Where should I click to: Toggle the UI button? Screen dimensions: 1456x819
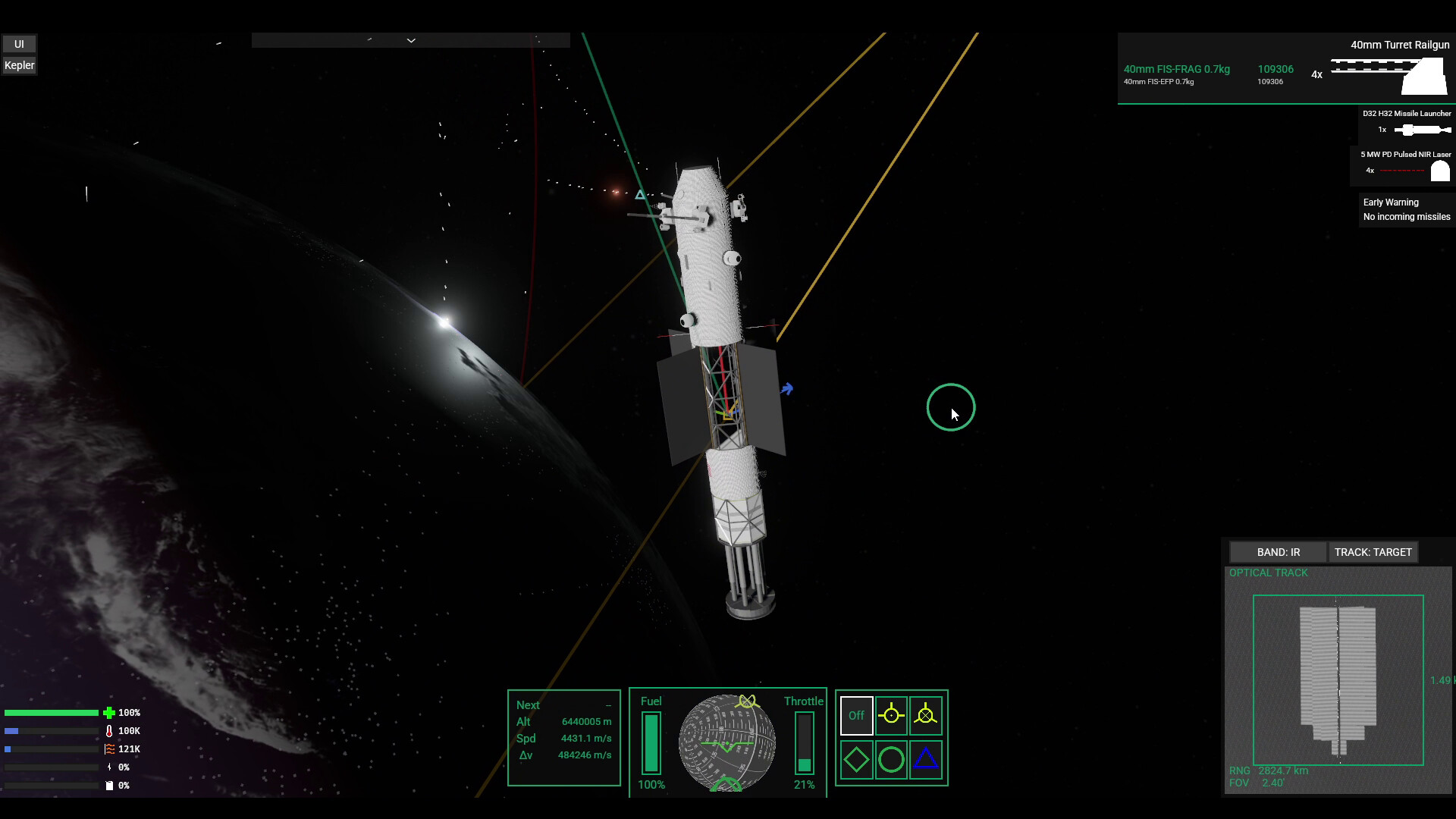pyautogui.click(x=19, y=44)
